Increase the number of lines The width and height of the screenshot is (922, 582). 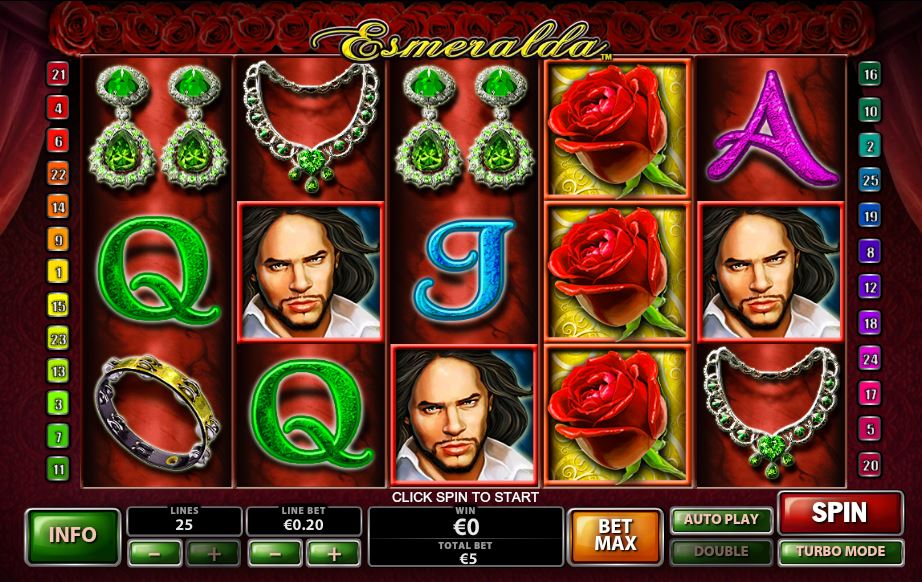pos(213,552)
